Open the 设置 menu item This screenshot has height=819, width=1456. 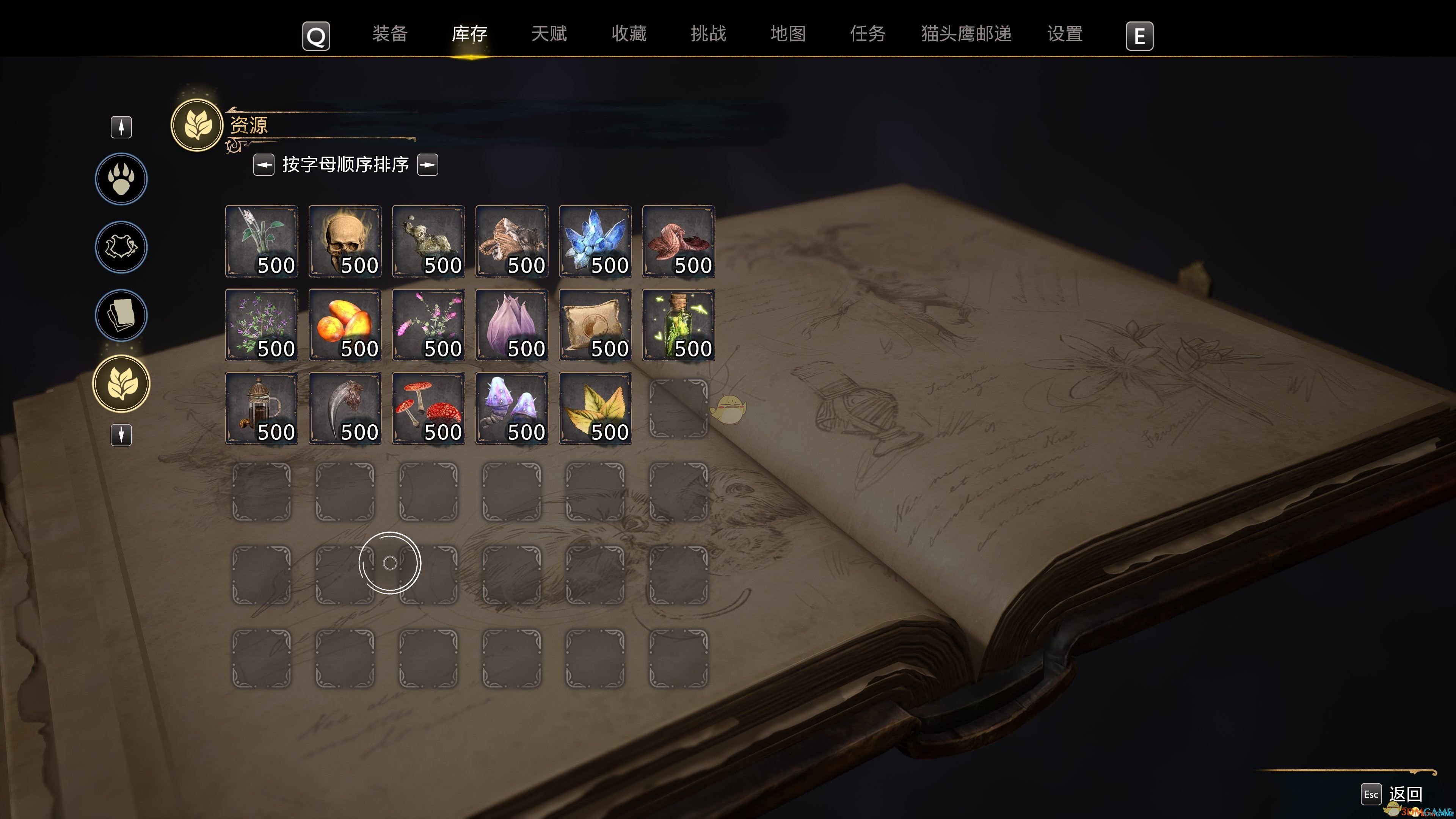click(x=1065, y=34)
